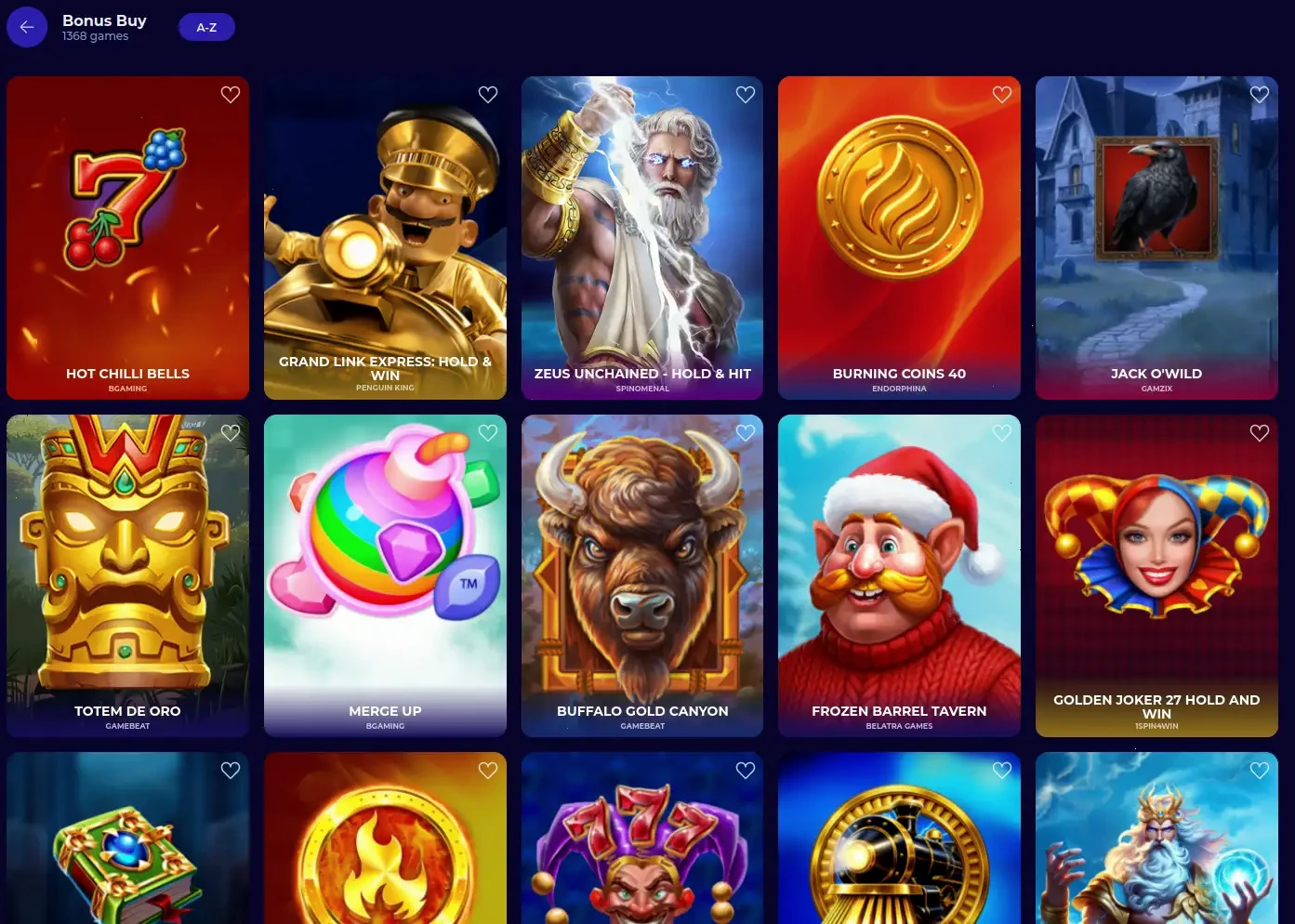The image size is (1295, 924).
Task: Click the heart icon on Jack O'Wild
Action: click(1259, 94)
